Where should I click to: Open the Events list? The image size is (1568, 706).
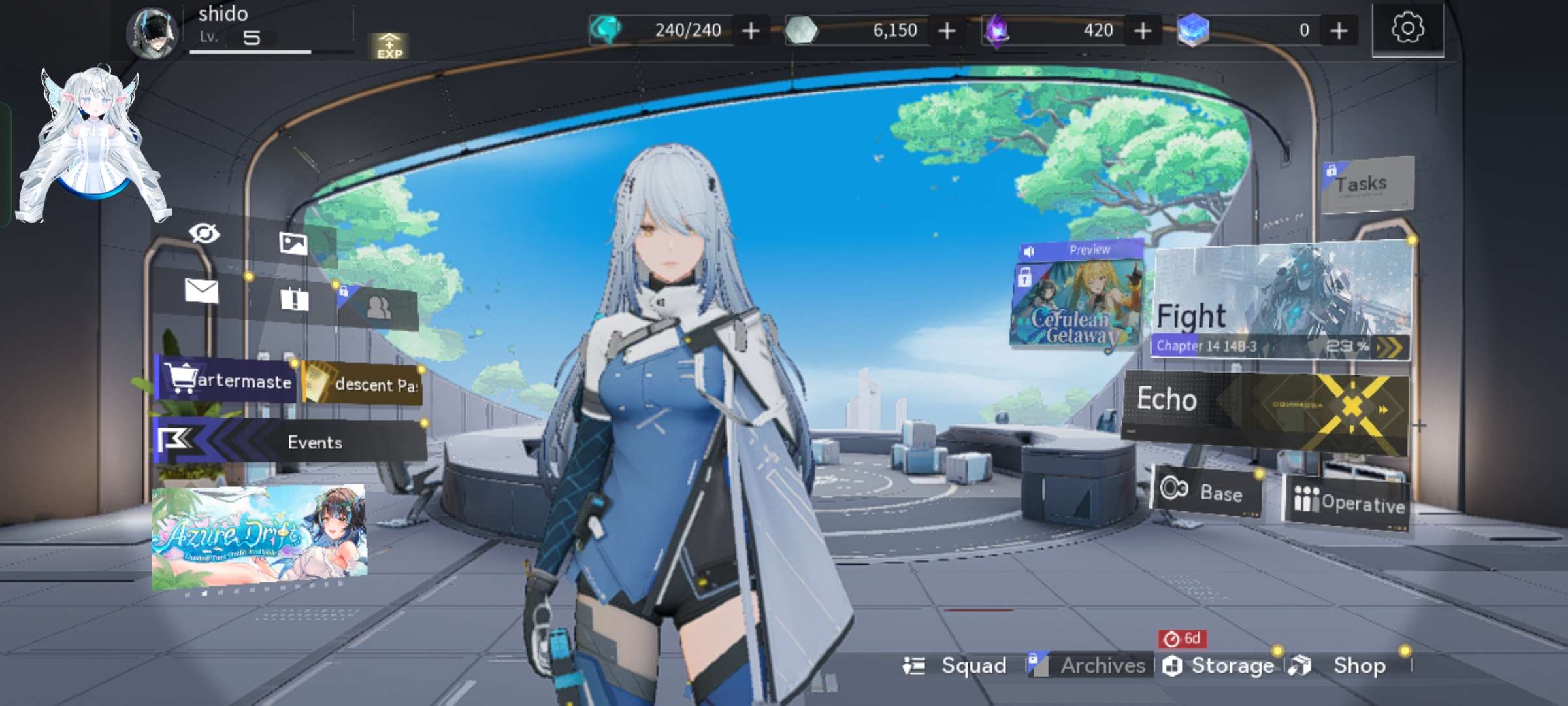pos(291,442)
